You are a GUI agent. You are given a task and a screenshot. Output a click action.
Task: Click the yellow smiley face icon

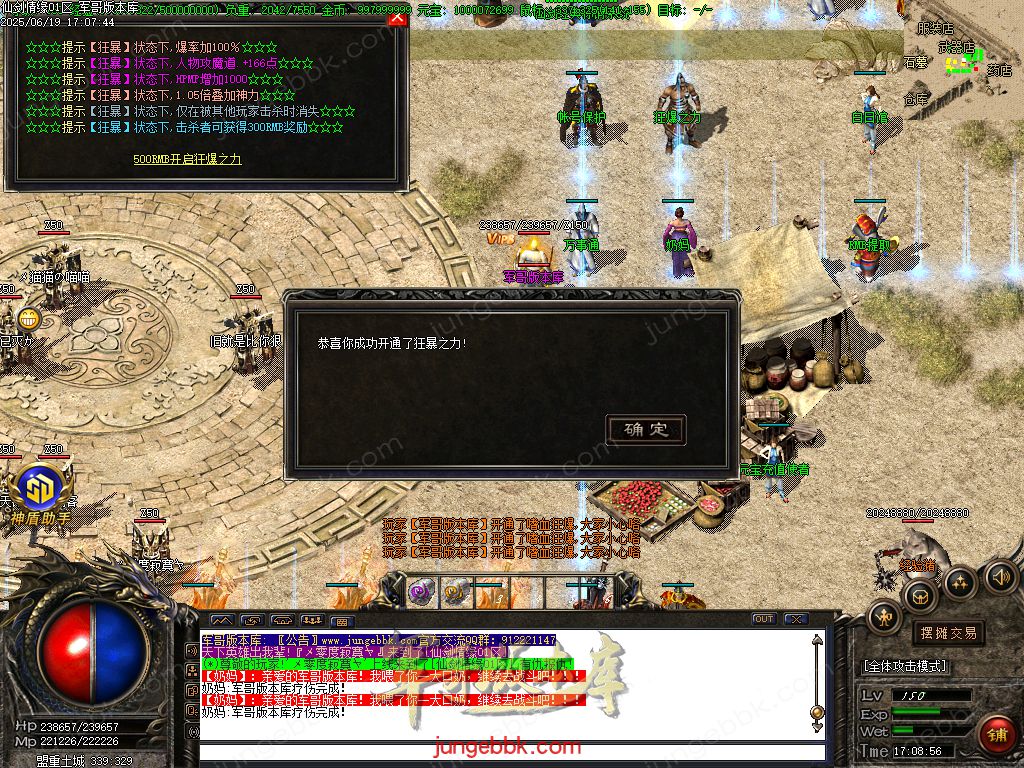coord(28,319)
